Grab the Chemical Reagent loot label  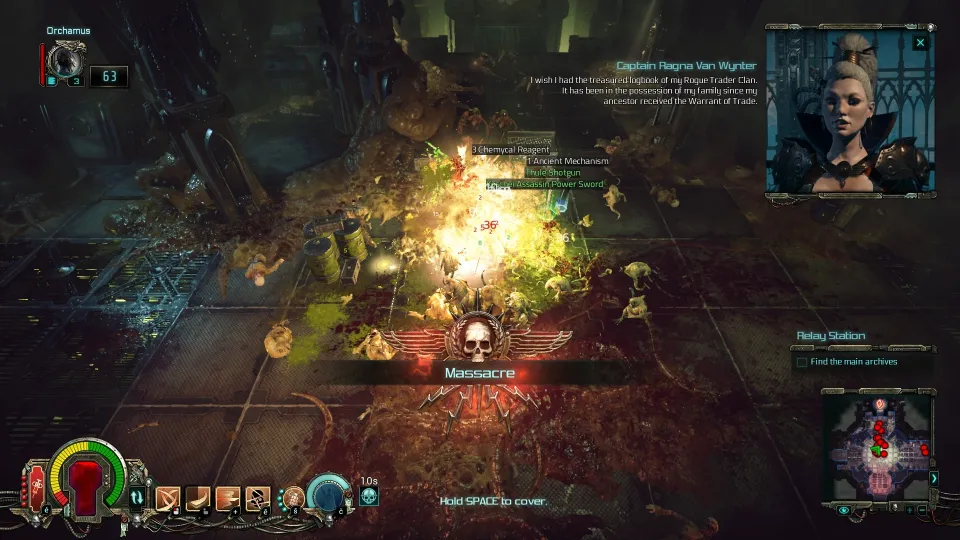point(511,150)
